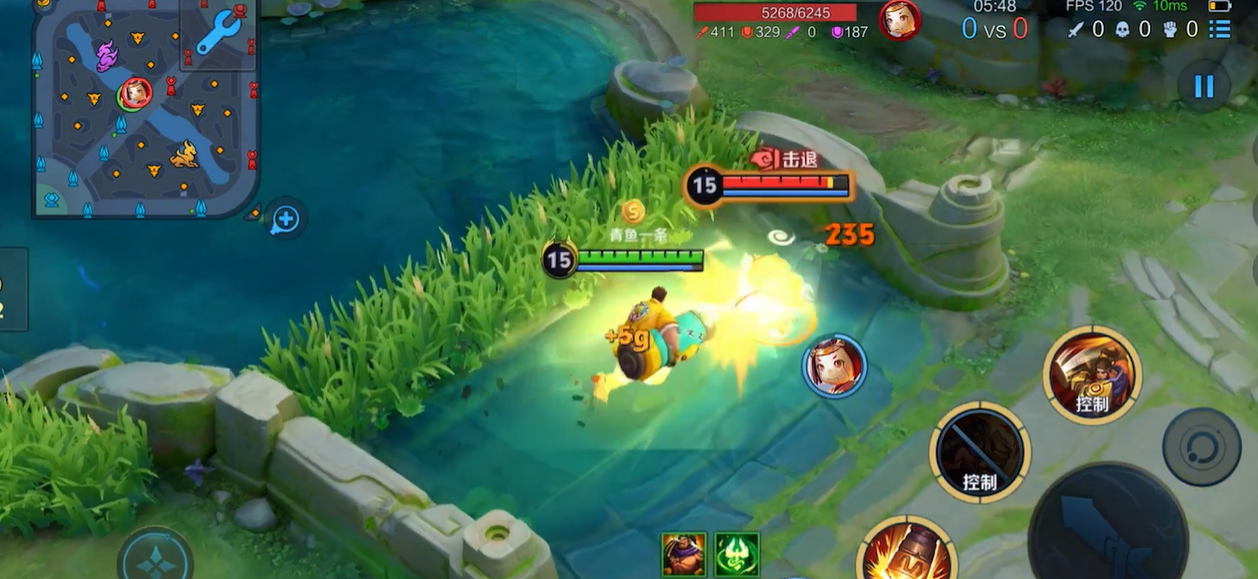Image resolution: width=1258 pixels, height=579 pixels.
Task: Activate the glowing gold-ringed 控制 skill
Action: pyautogui.click(x=1092, y=375)
